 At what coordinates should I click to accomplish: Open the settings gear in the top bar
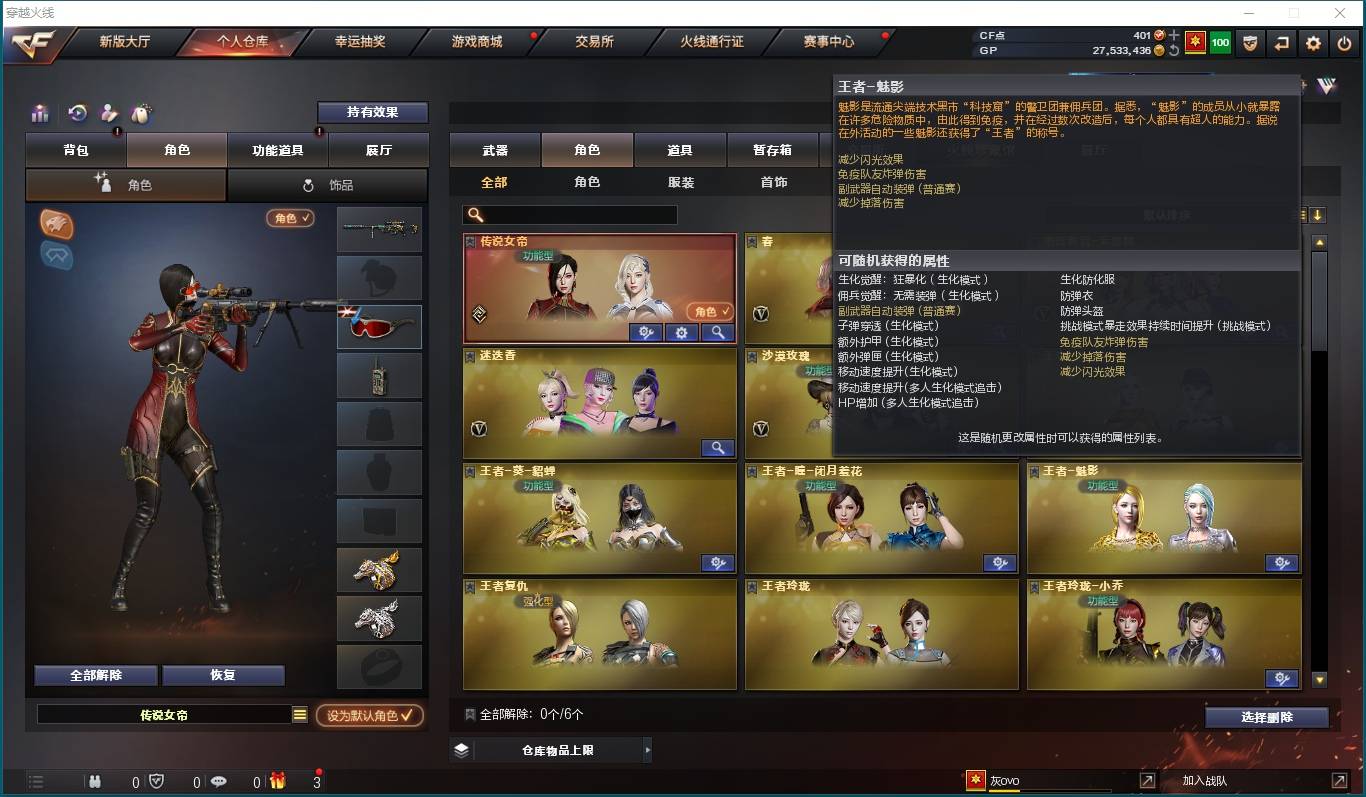point(1313,43)
